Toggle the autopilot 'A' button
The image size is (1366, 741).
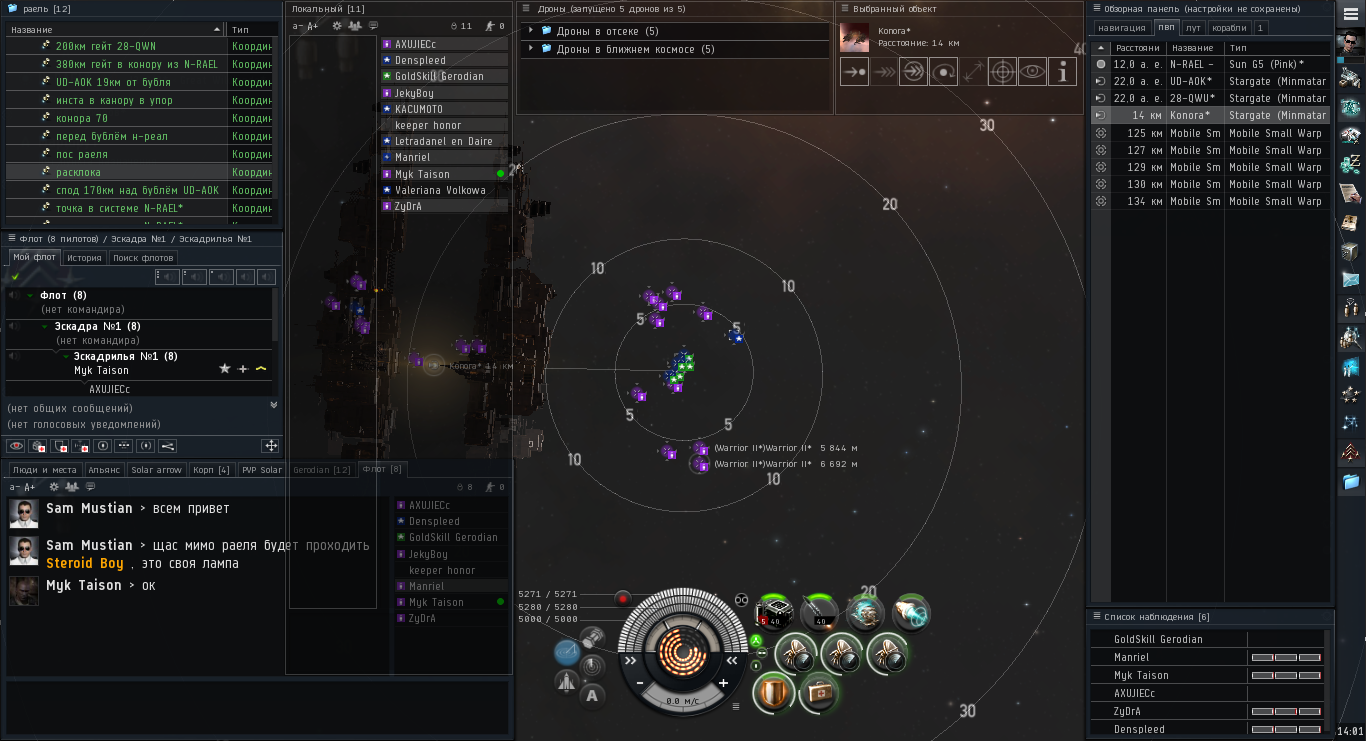(592, 695)
